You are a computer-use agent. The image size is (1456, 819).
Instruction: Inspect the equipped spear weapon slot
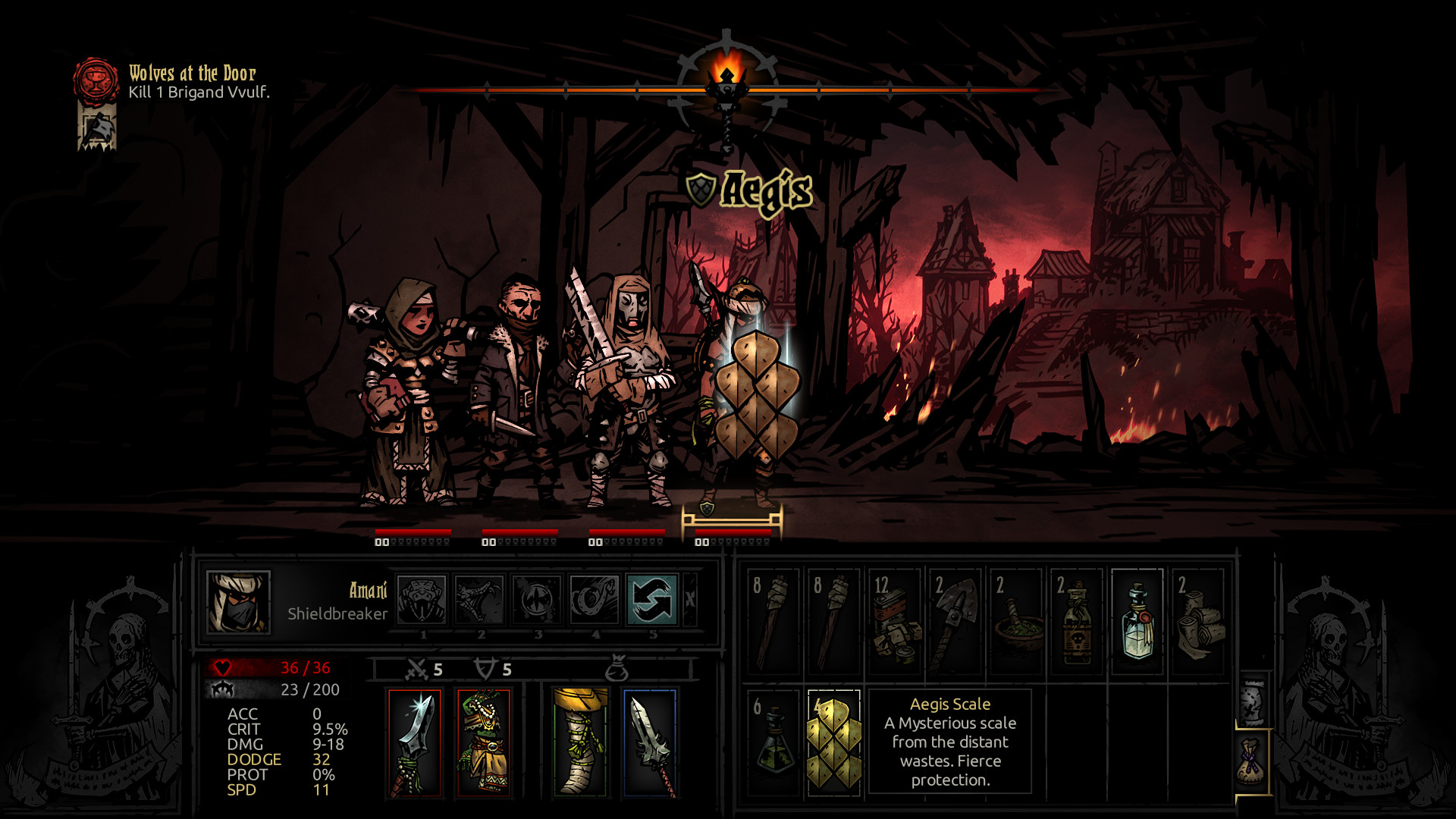click(x=415, y=743)
